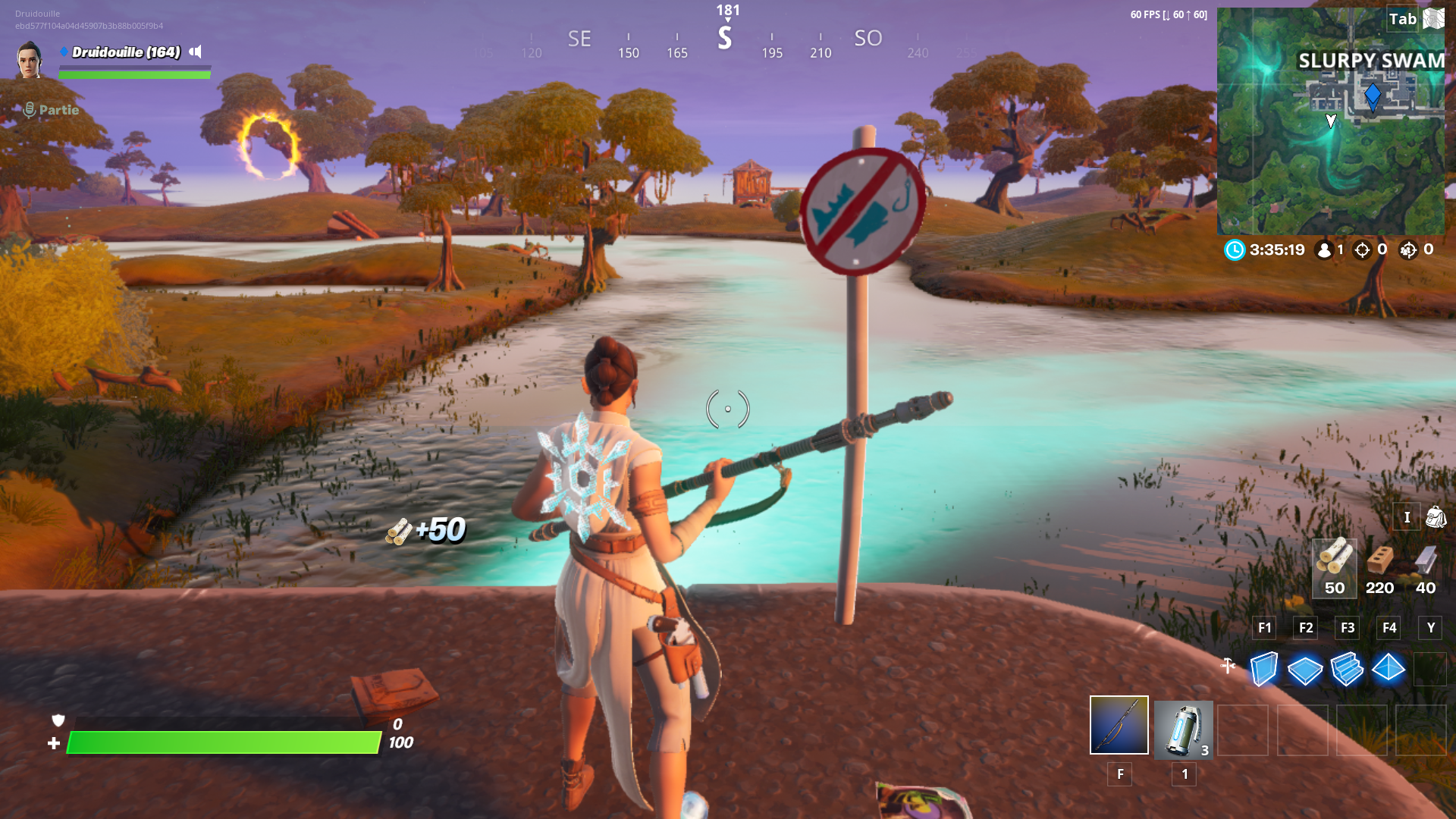The width and height of the screenshot is (1456, 819).
Task: Toggle the Partie voice chat microphone
Action: [x=29, y=110]
